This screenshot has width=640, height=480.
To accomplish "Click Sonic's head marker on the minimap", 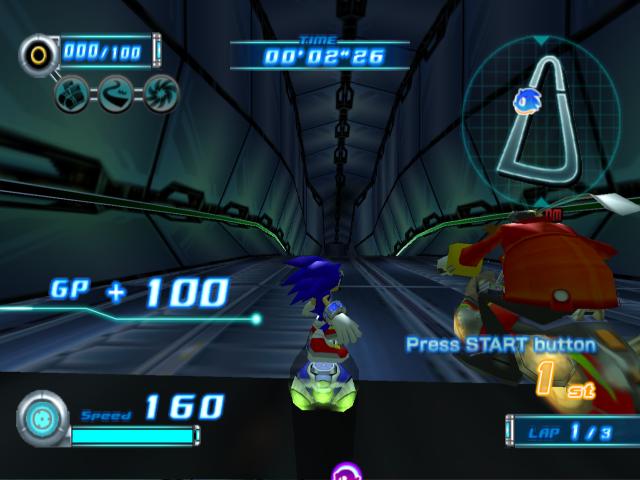I will [x=527, y=99].
